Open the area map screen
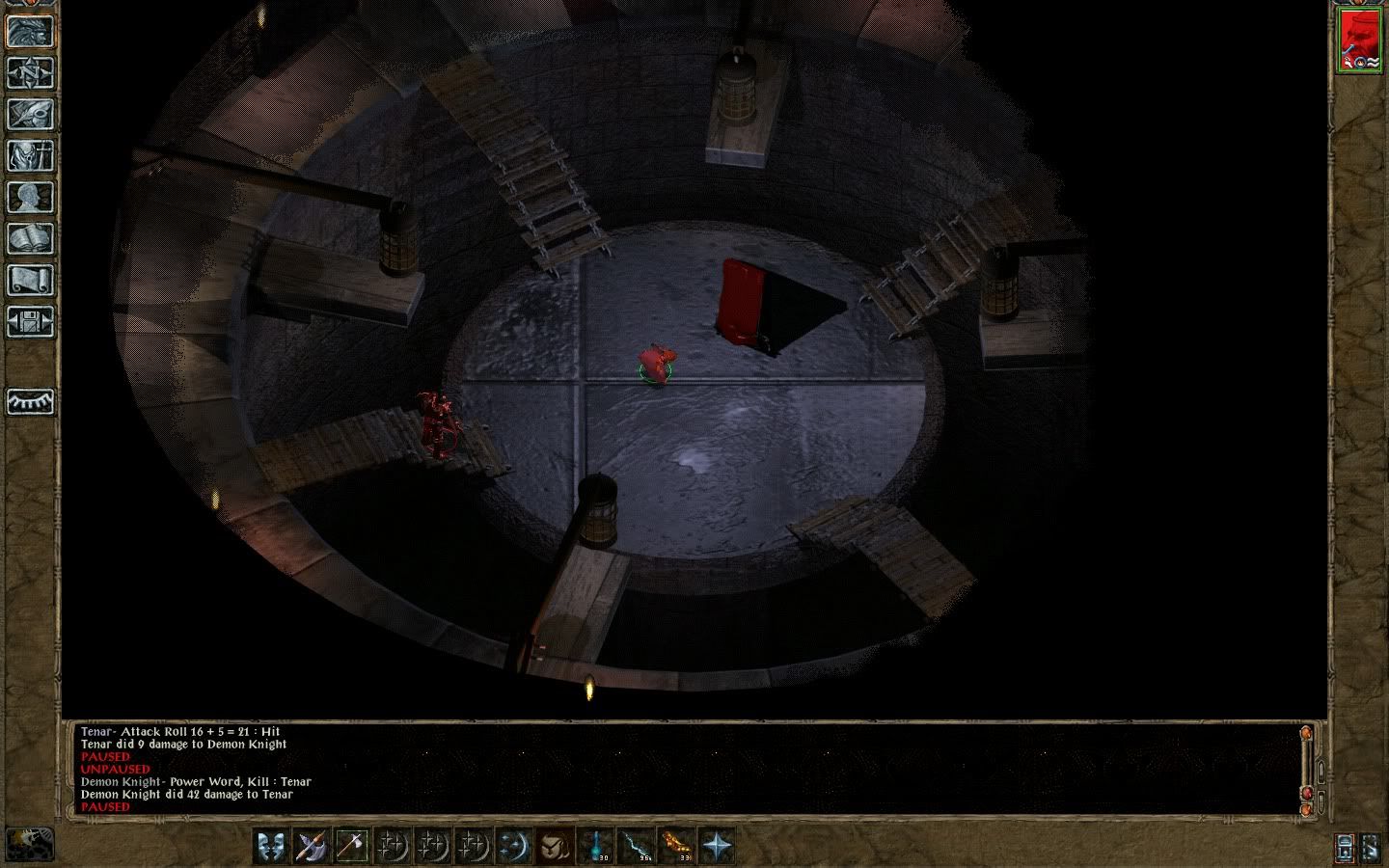This screenshot has height=868, width=1389. click(31, 72)
